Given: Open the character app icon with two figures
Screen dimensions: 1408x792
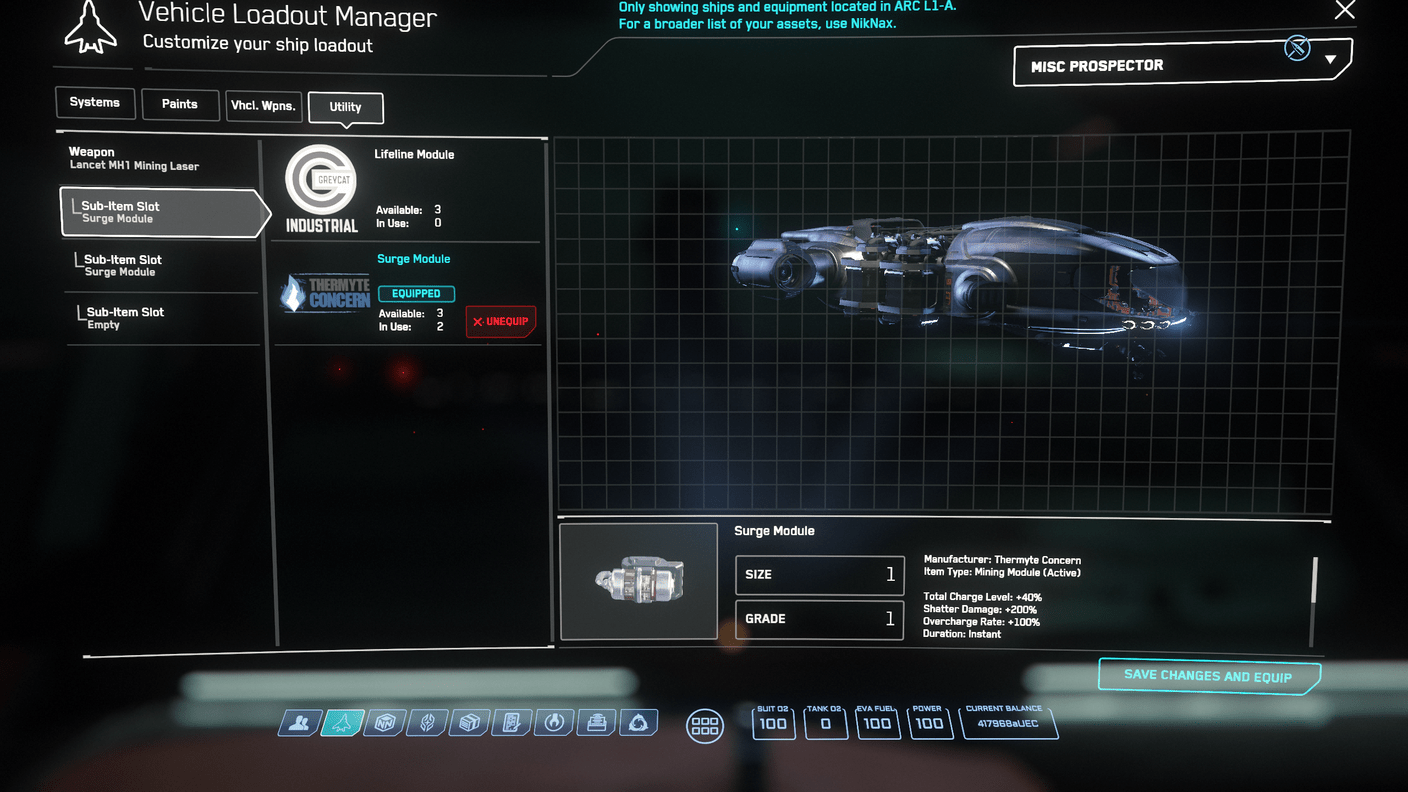Looking at the screenshot, I should click(299, 722).
